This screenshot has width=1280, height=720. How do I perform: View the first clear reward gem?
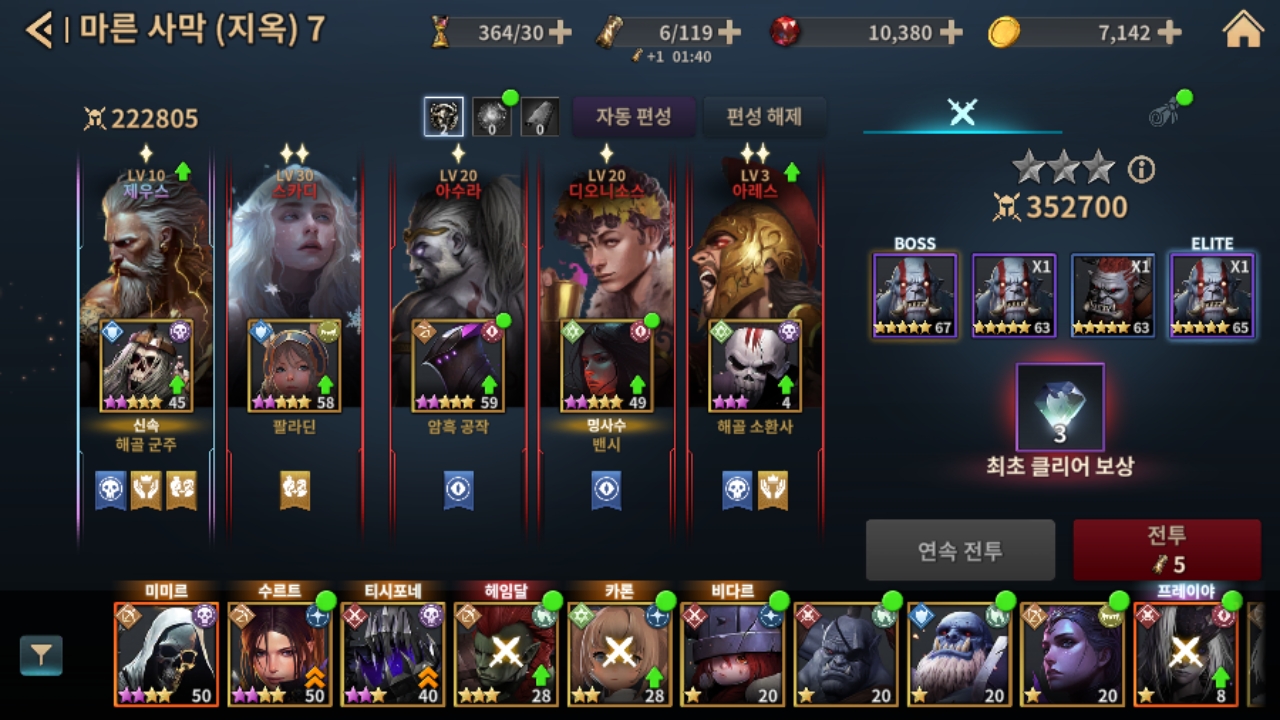(x=1060, y=407)
